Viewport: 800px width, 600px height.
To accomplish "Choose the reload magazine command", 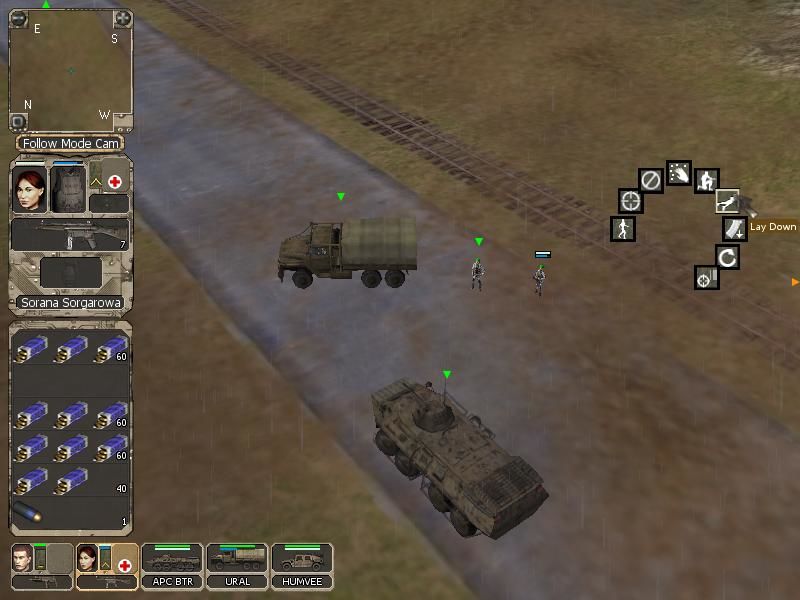I will coord(735,229).
